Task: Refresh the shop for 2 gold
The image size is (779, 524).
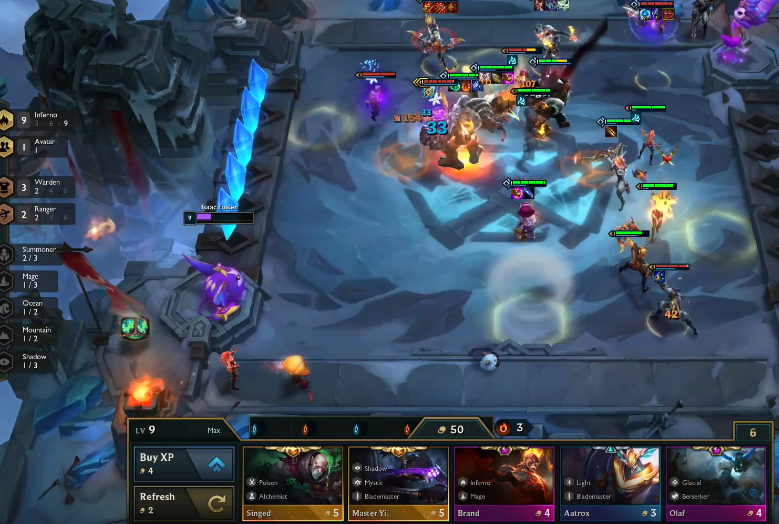Action: [x=184, y=503]
